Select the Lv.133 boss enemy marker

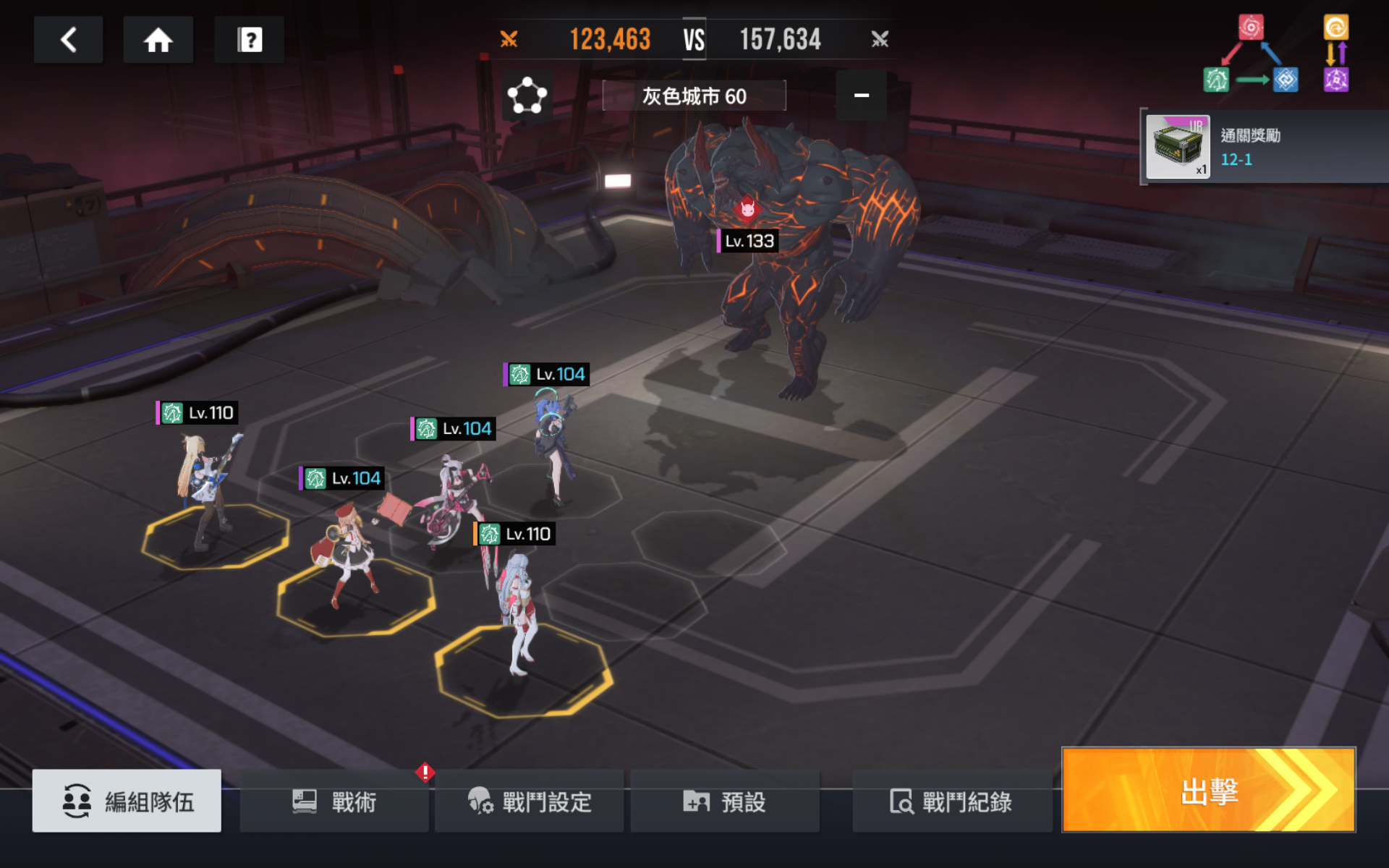tap(749, 240)
